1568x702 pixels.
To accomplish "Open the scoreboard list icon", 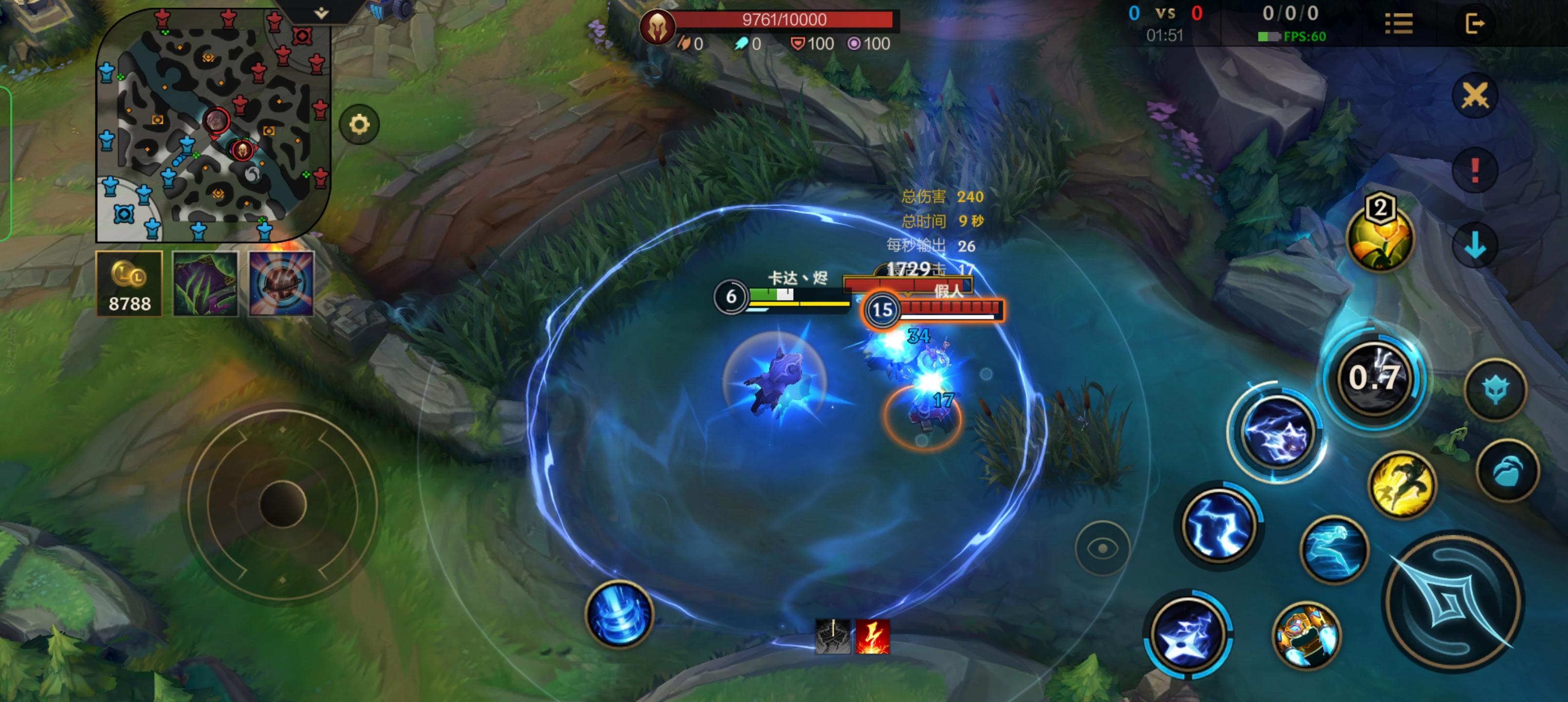I will (x=1398, y=24).
